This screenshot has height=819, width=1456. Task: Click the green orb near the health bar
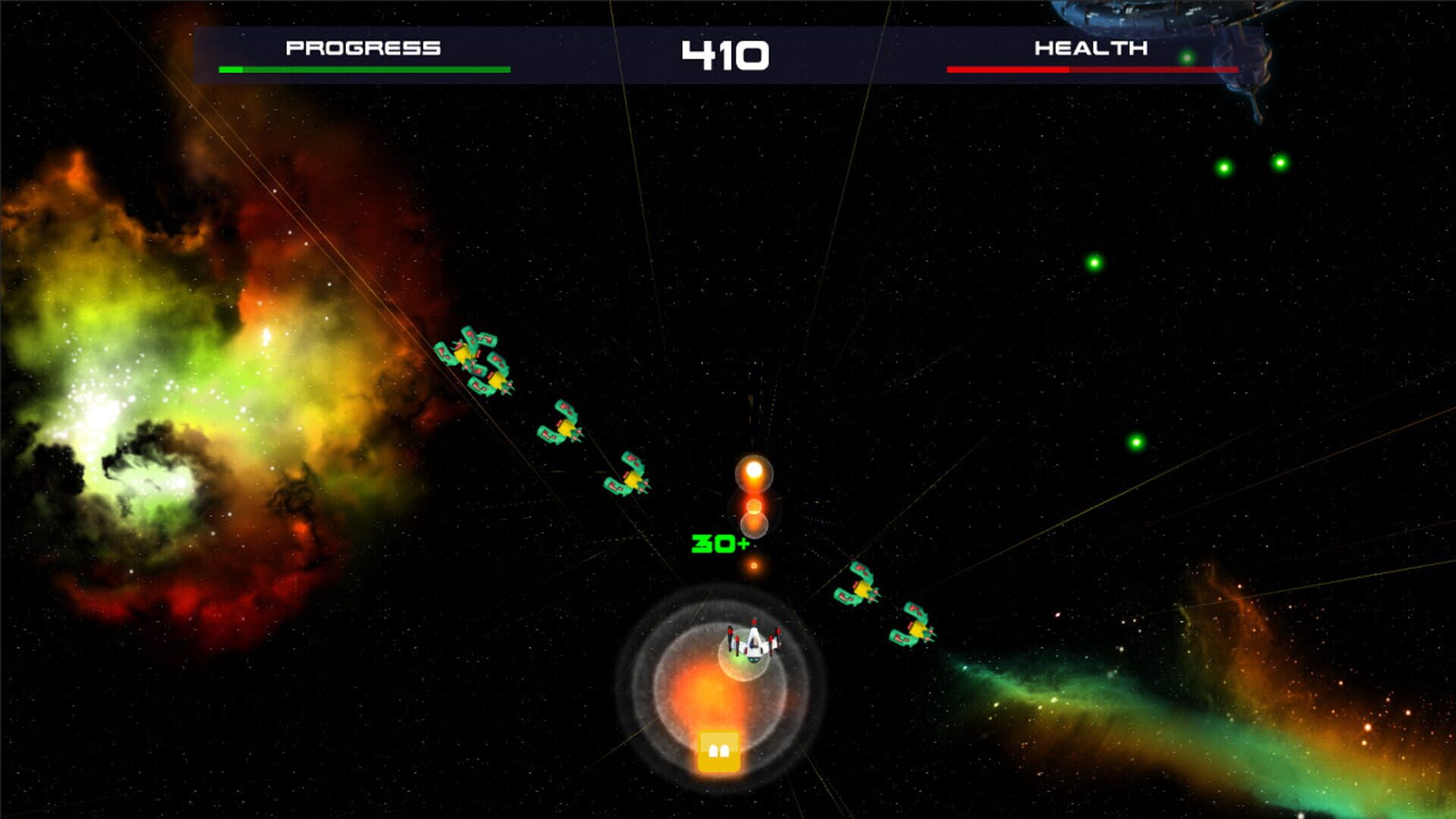[1187, 53]
